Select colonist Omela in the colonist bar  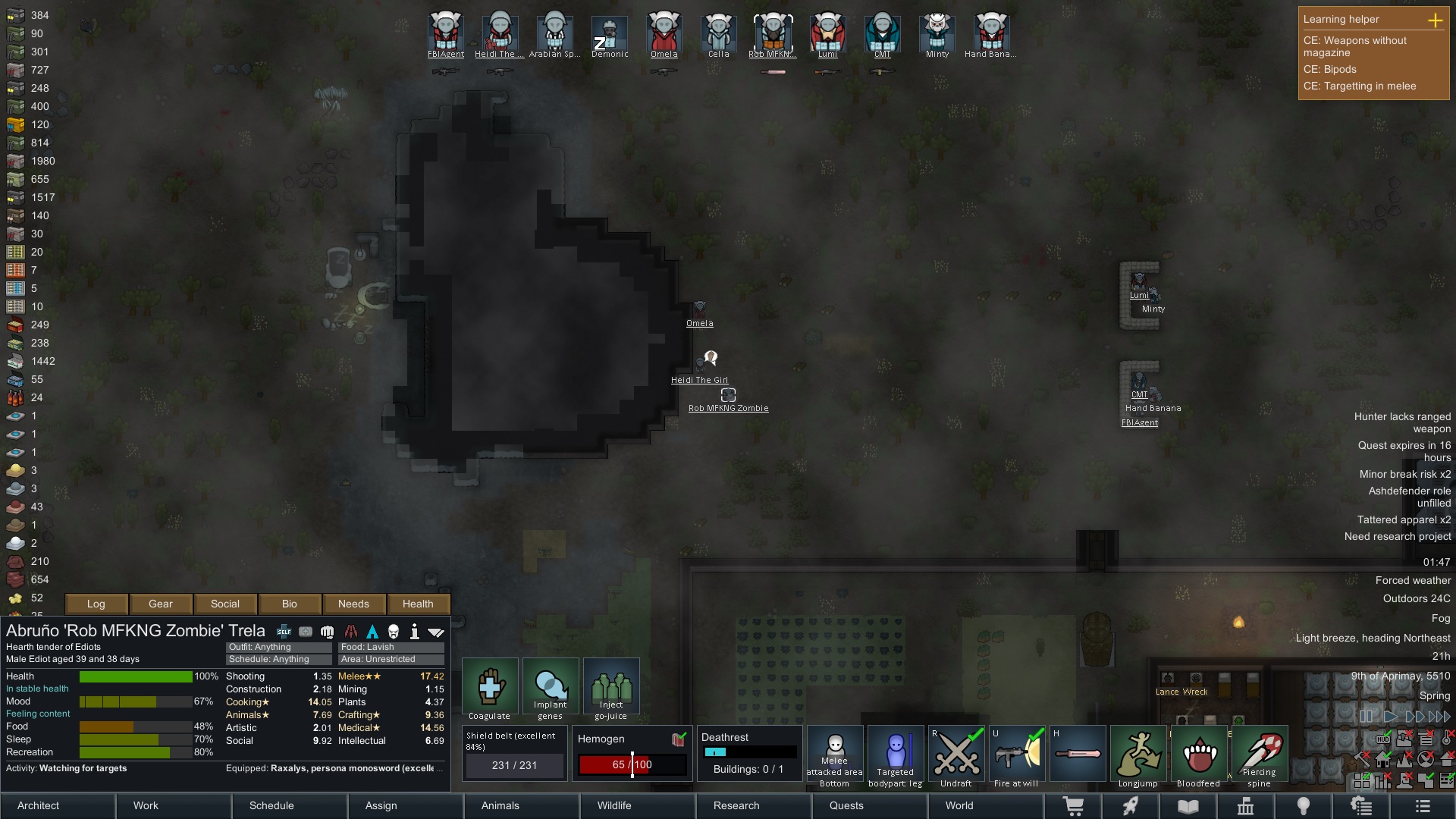click(x=664, y=33)
